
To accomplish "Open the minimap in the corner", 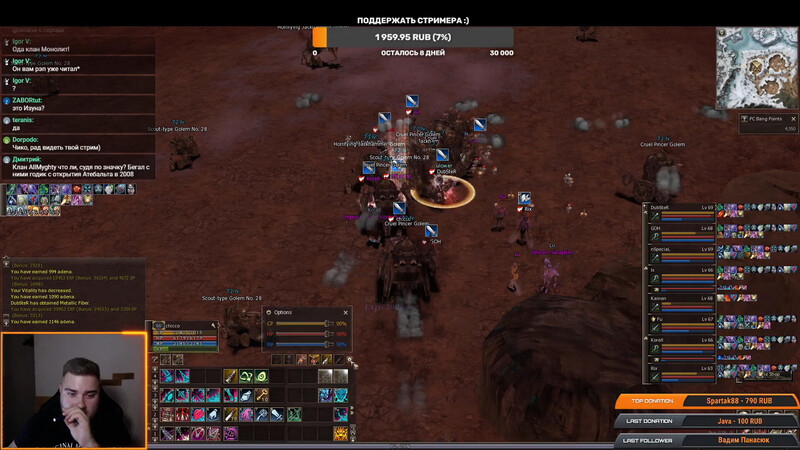I will (x=756, y=68).
